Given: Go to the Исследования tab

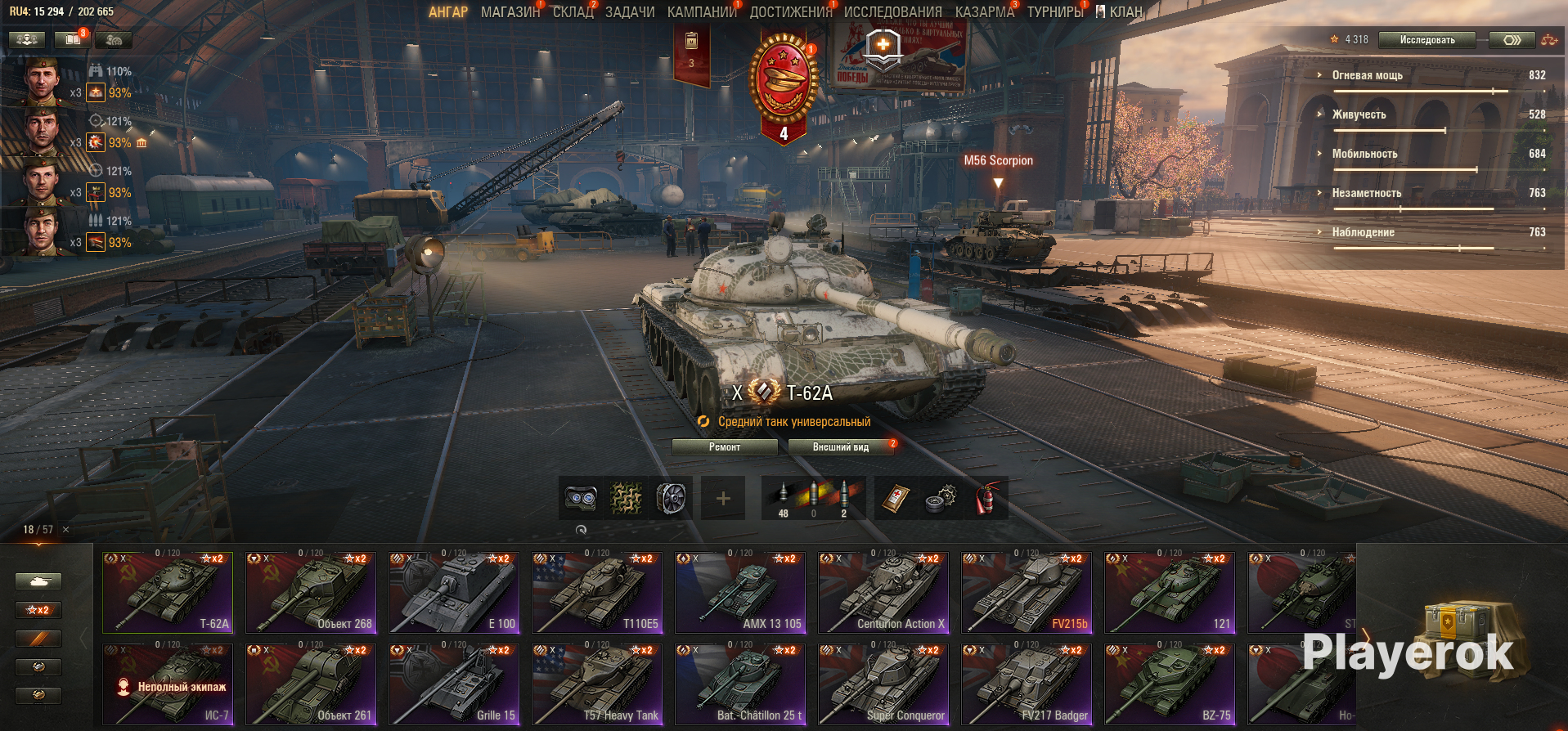Looking at the screenshot, I should click(x=892, y=12).
